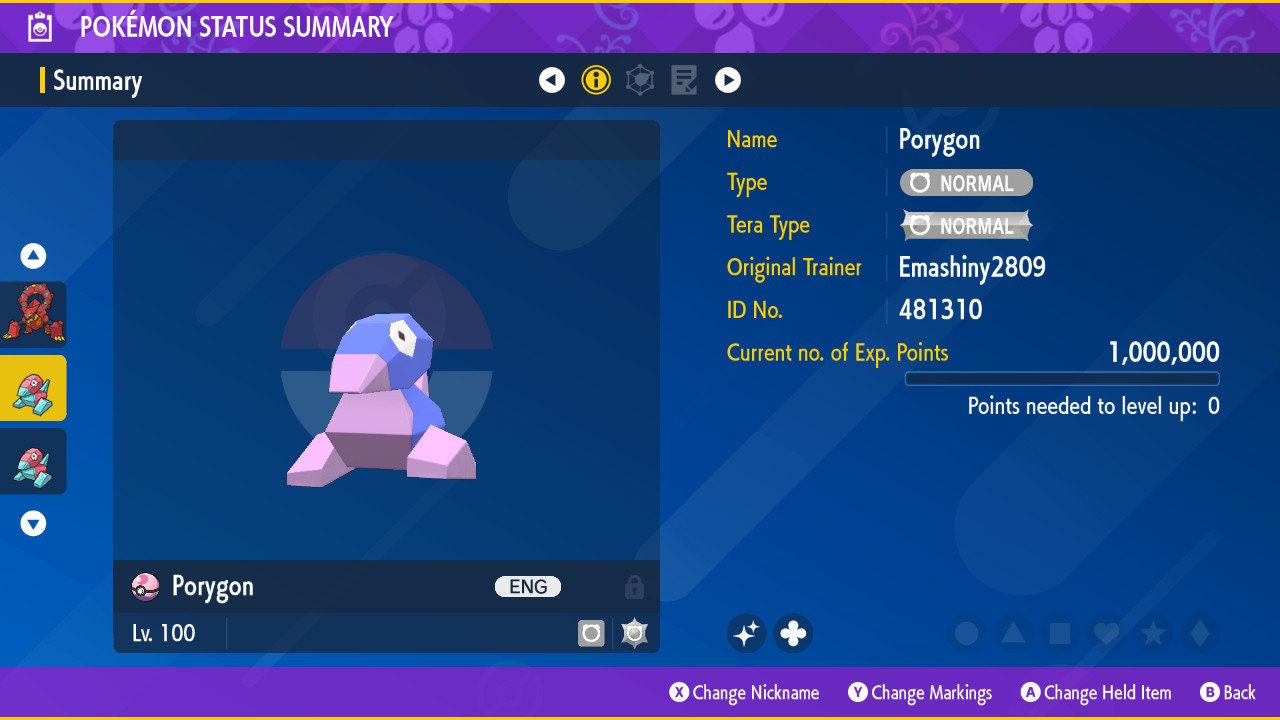
Task: Toggle the circle marking
Action: click(966, 633)
